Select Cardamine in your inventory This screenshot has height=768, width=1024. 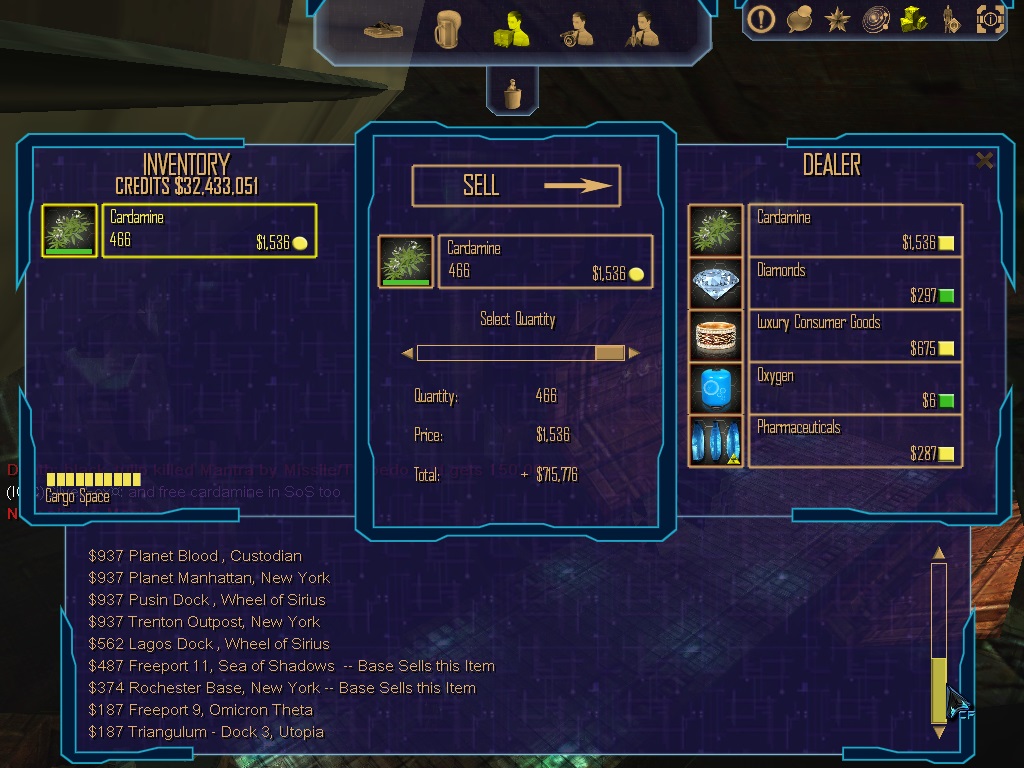tap(209, 230)
